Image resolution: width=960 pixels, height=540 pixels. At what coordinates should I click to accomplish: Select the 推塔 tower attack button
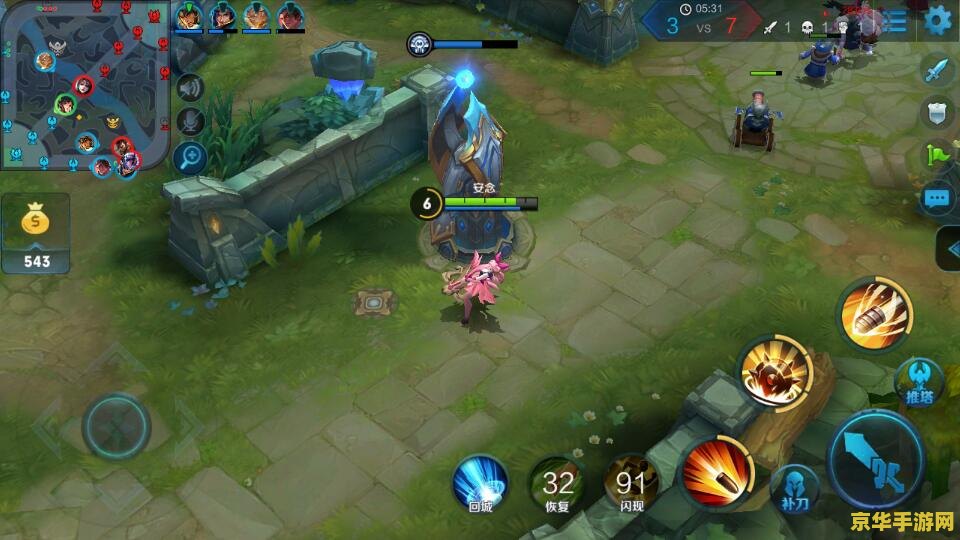click(x=919, y=380)
